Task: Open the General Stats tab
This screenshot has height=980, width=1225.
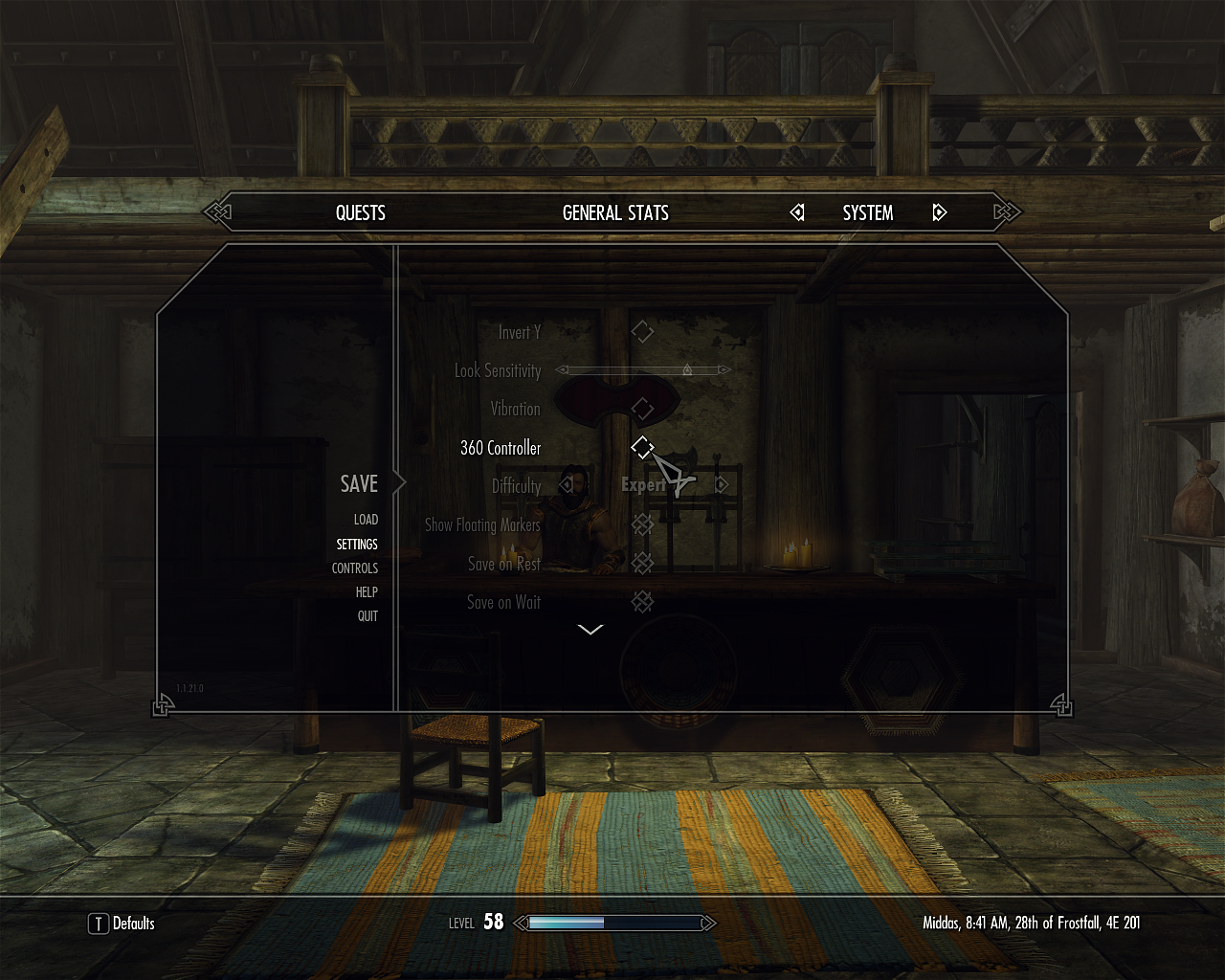Action: (x=615, y=212)
